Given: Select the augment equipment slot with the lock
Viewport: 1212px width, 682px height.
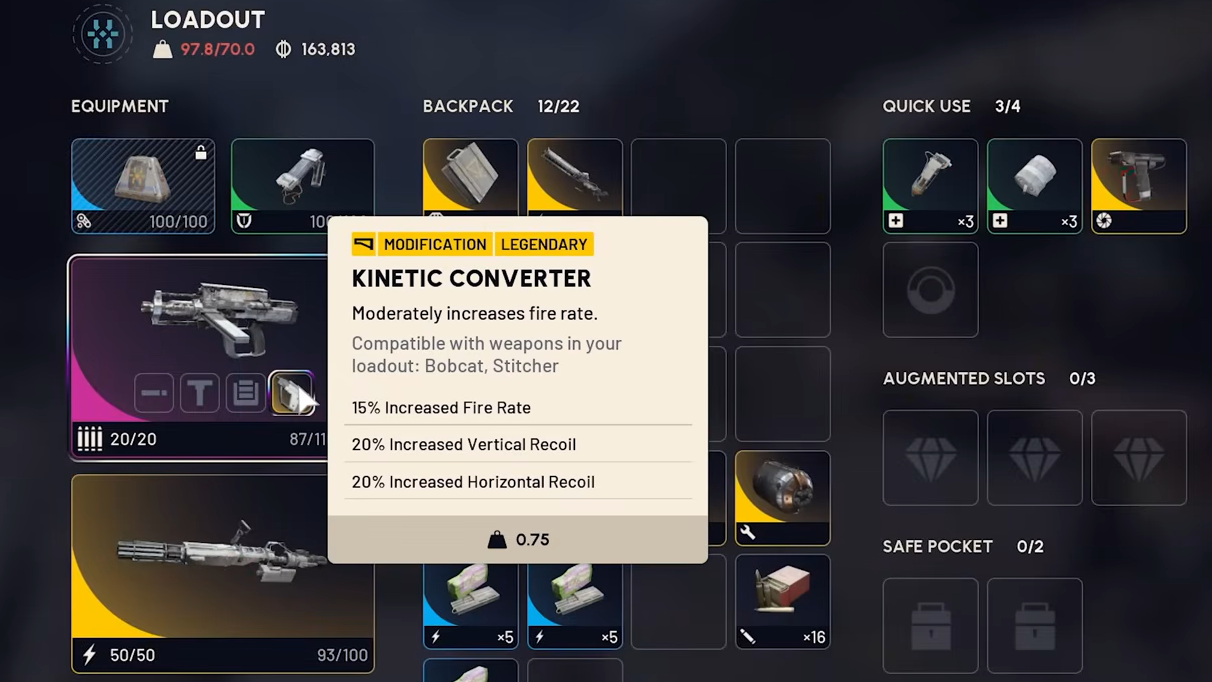Looking at the screenshot, I should [143, 186].
